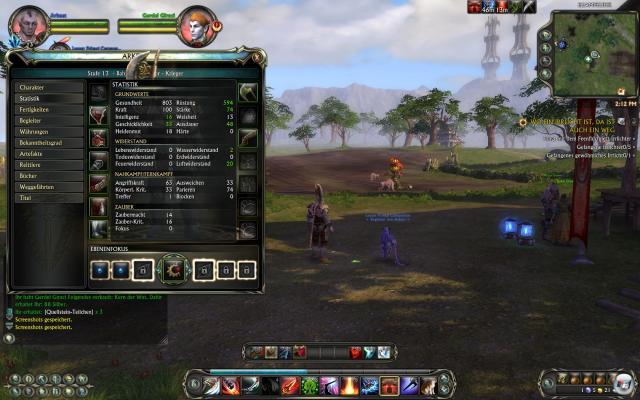Switch to the Reittiere tab
The image size is (640, 400).
pyautogui.click(x=47, y=165)
